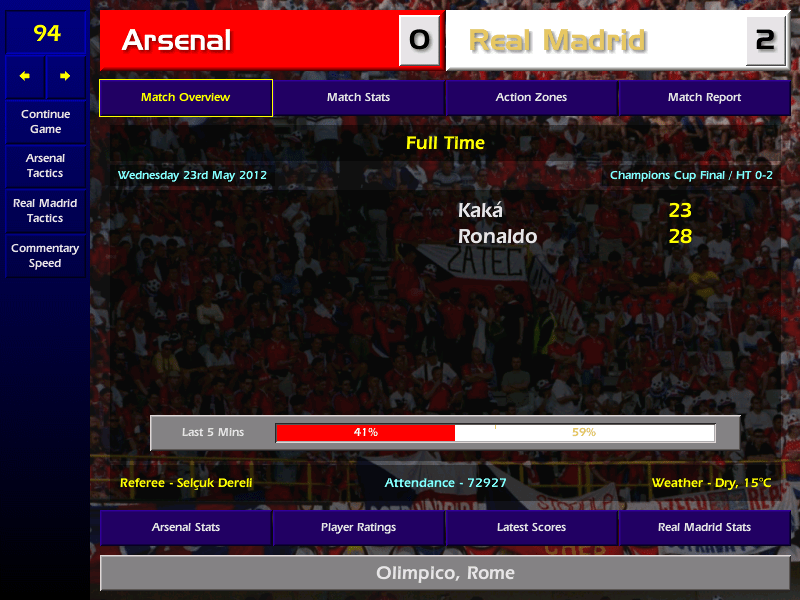The width and height of the screenshot is (800, 600).
Task: Open Real Madrid Tactics
Action: pos(45,211)
